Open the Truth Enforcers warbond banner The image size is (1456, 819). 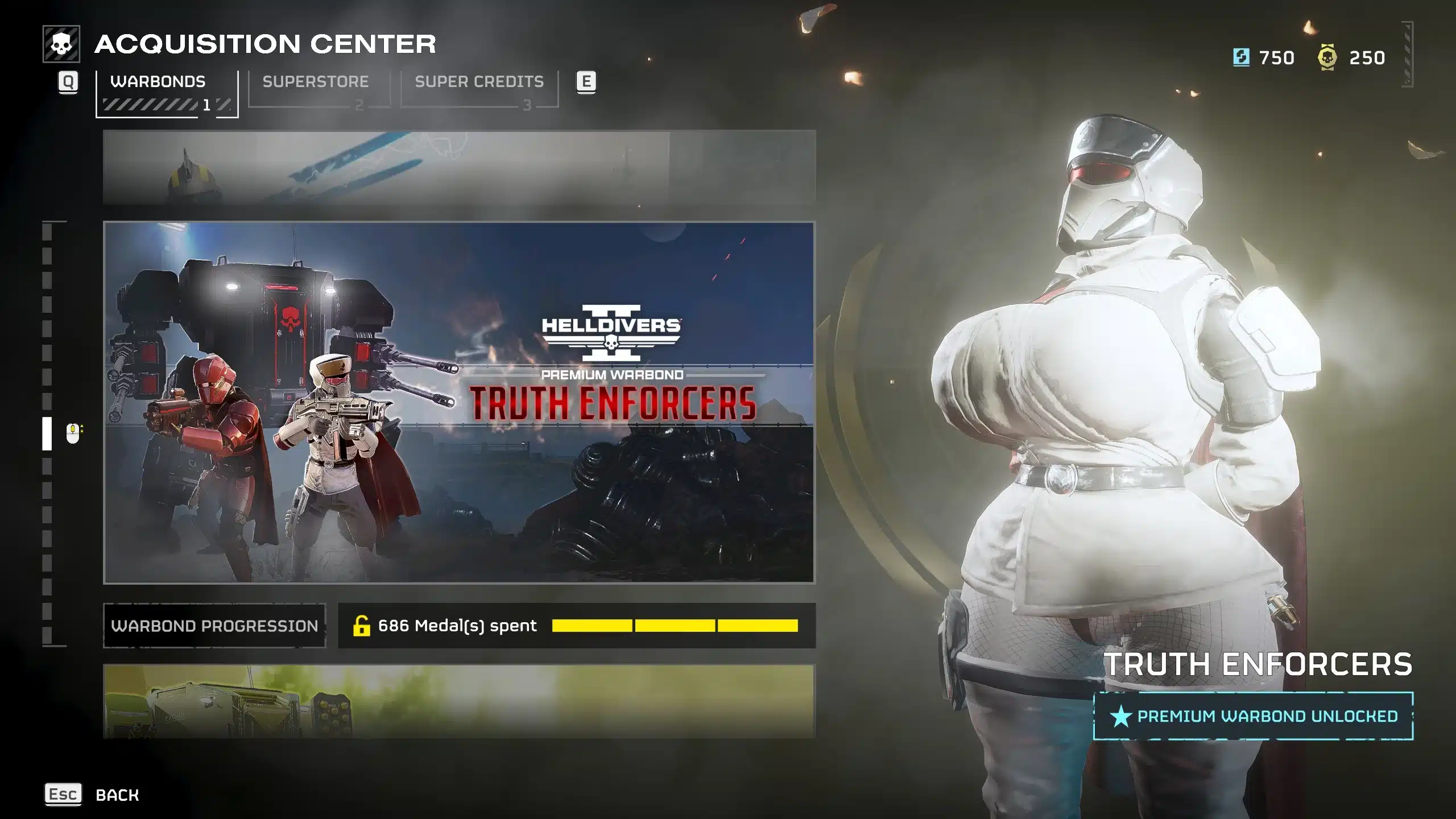[x=458, y=402]
